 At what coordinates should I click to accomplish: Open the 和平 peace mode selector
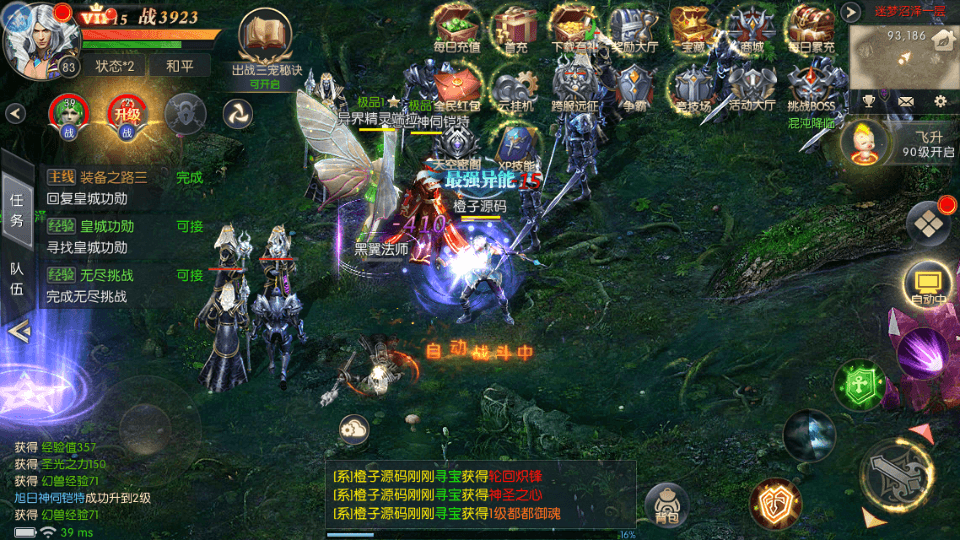point(180,66)
